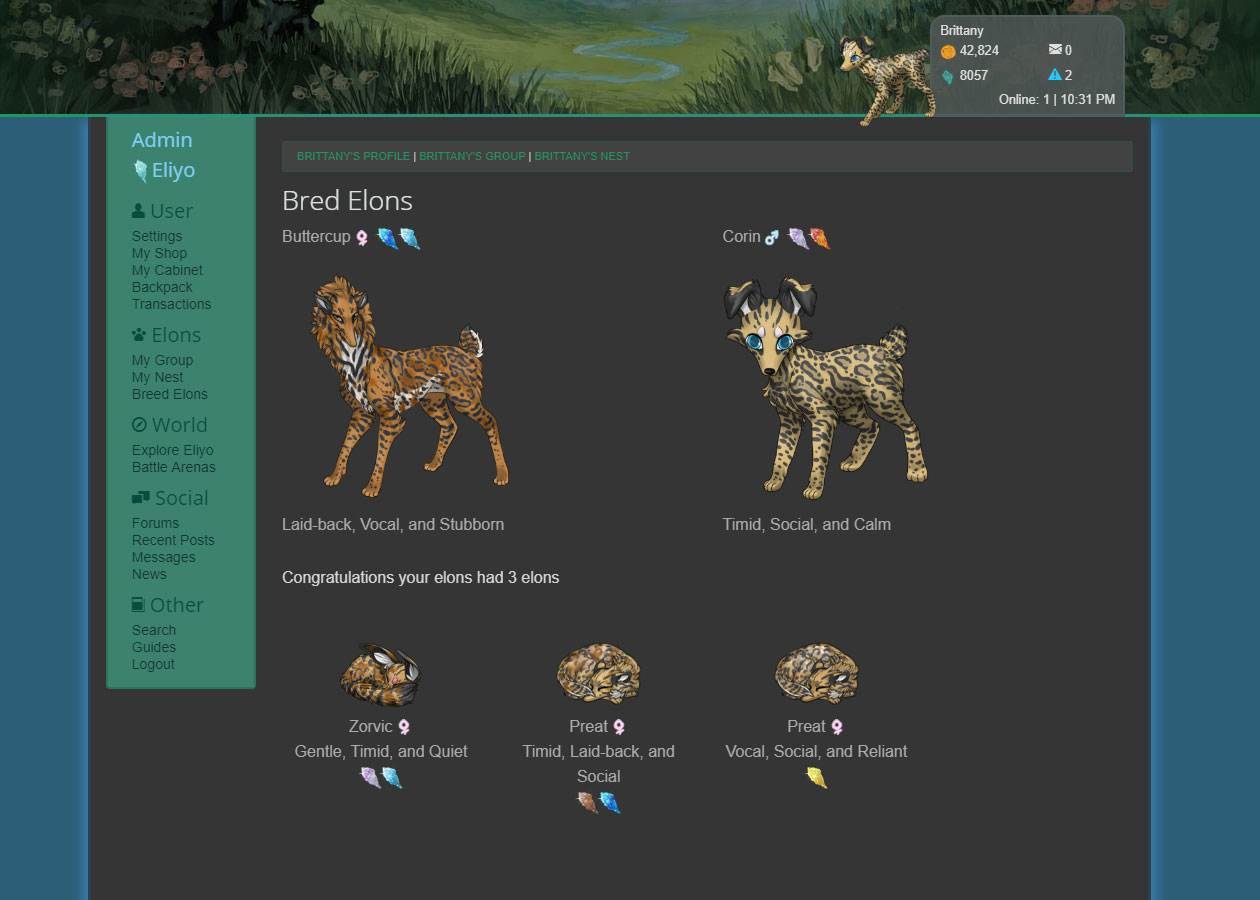This screenshot has width=1260, height=900.
Task: Open the Forums
Action: [155, 523]
